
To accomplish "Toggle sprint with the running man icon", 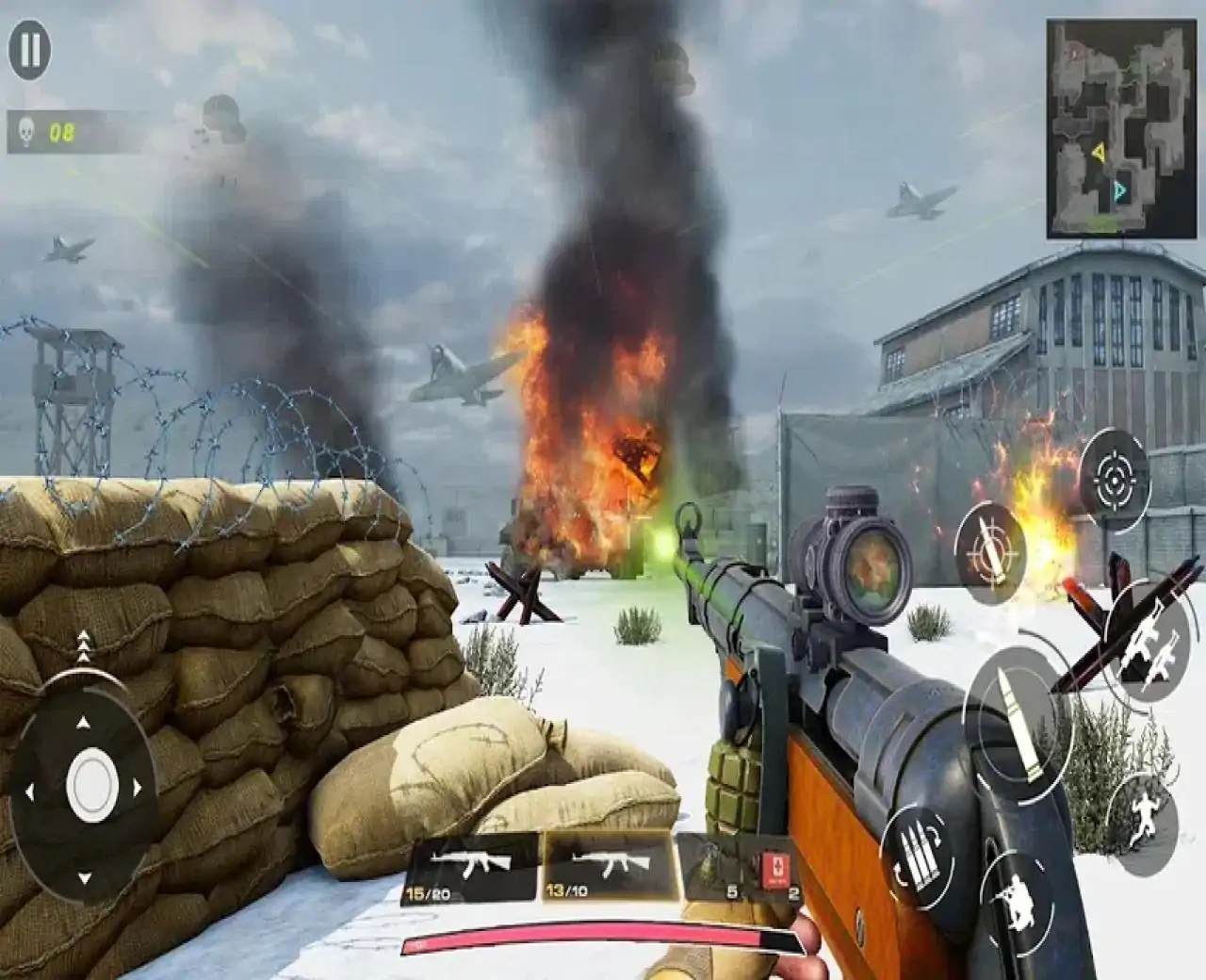I will 1142,816.
